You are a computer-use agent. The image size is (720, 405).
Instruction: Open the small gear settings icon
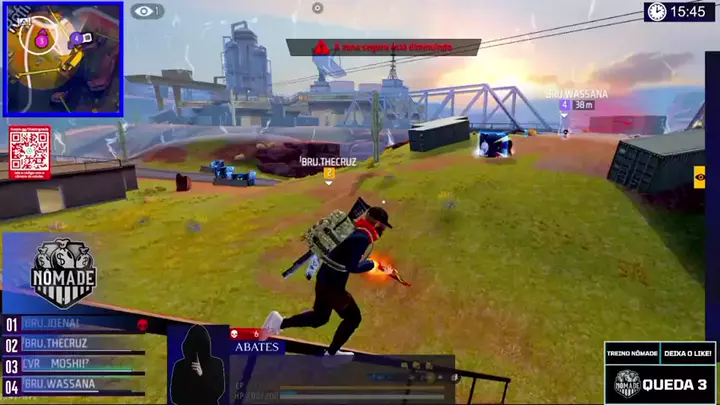(x=317, y=8)
